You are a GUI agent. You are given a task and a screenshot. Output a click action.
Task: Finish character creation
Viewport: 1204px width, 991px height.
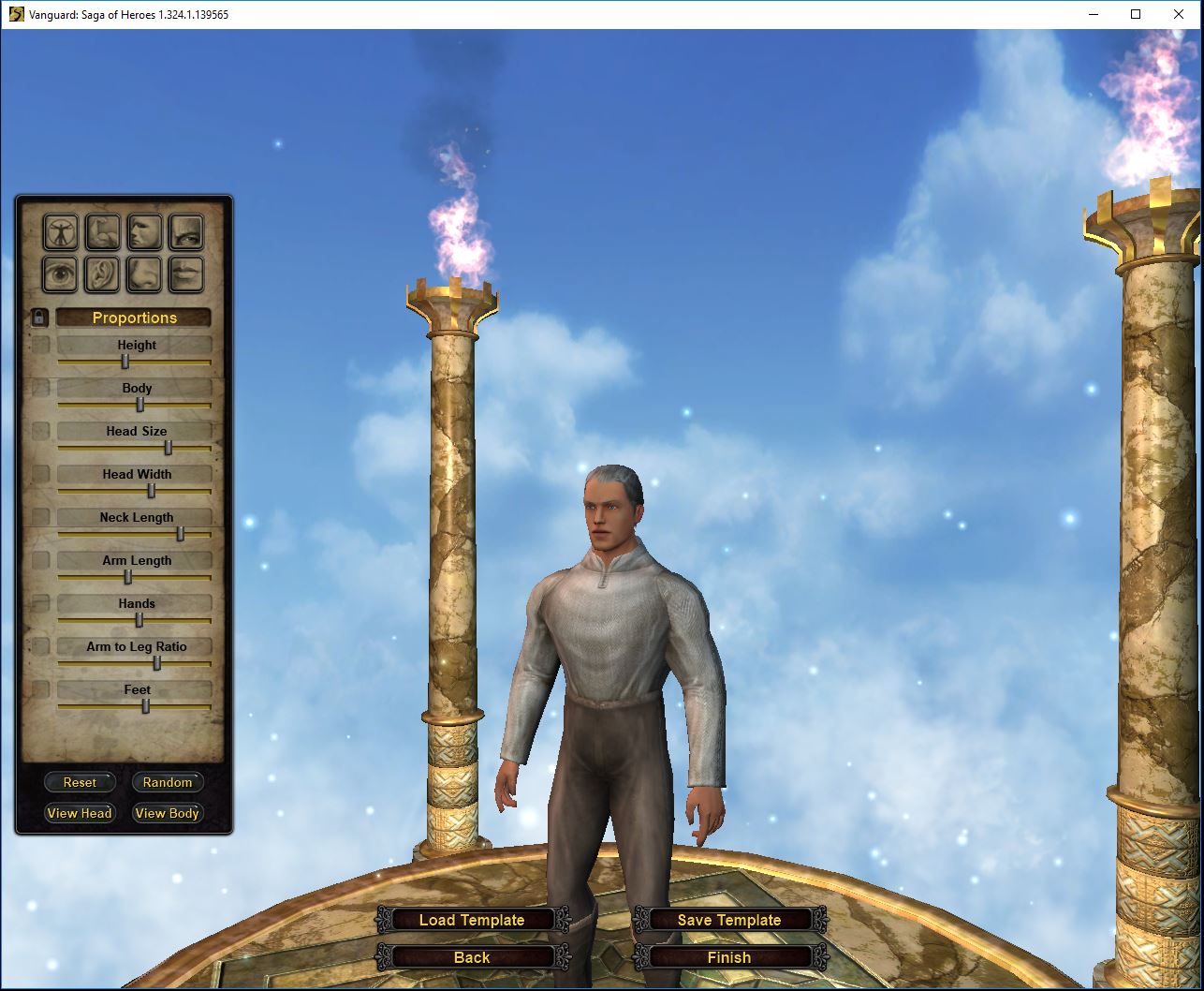click(729, 957)
